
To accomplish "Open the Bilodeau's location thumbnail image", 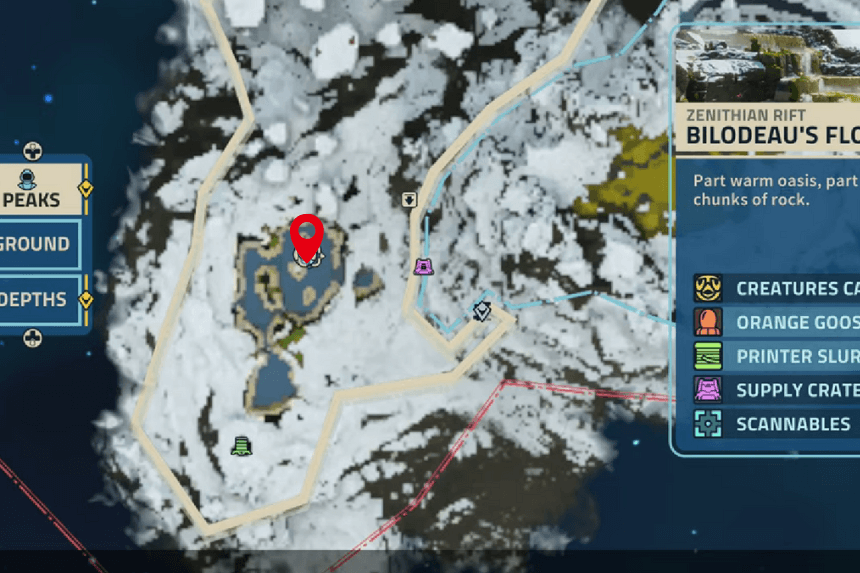I will (768, 66).
